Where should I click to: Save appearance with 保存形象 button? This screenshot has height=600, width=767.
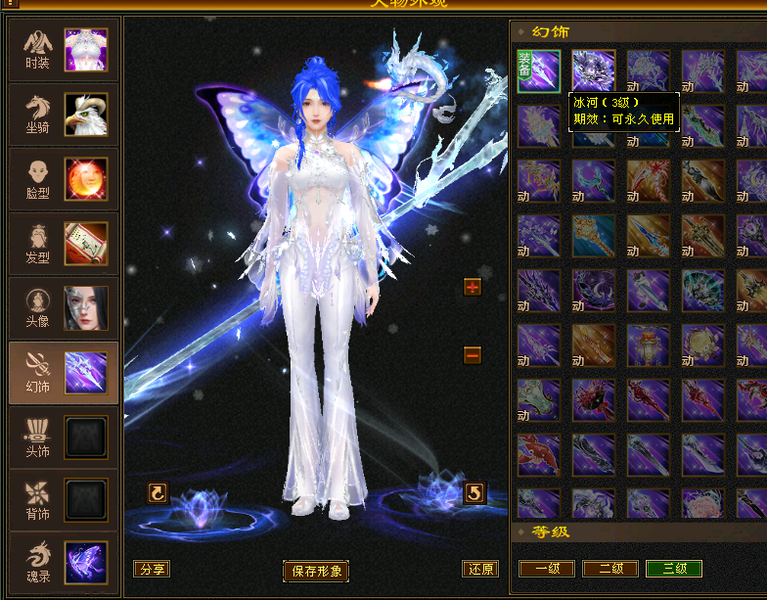pos(316,571)
